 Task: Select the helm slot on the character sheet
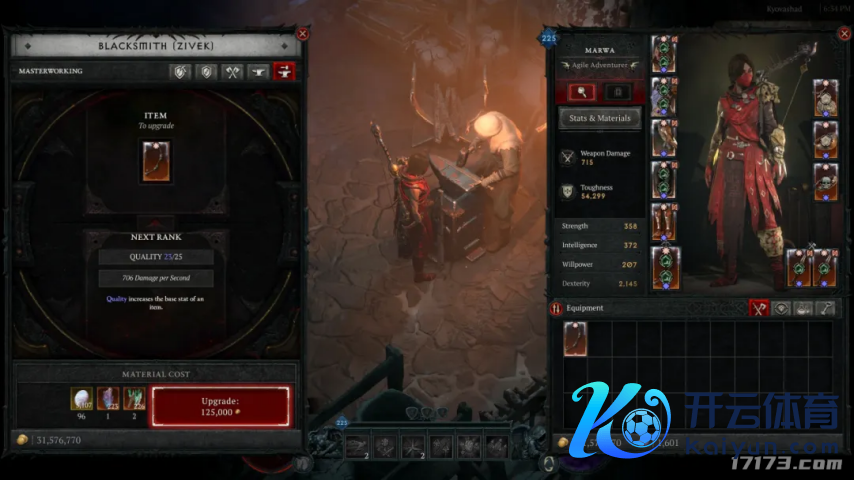(664, 53)
